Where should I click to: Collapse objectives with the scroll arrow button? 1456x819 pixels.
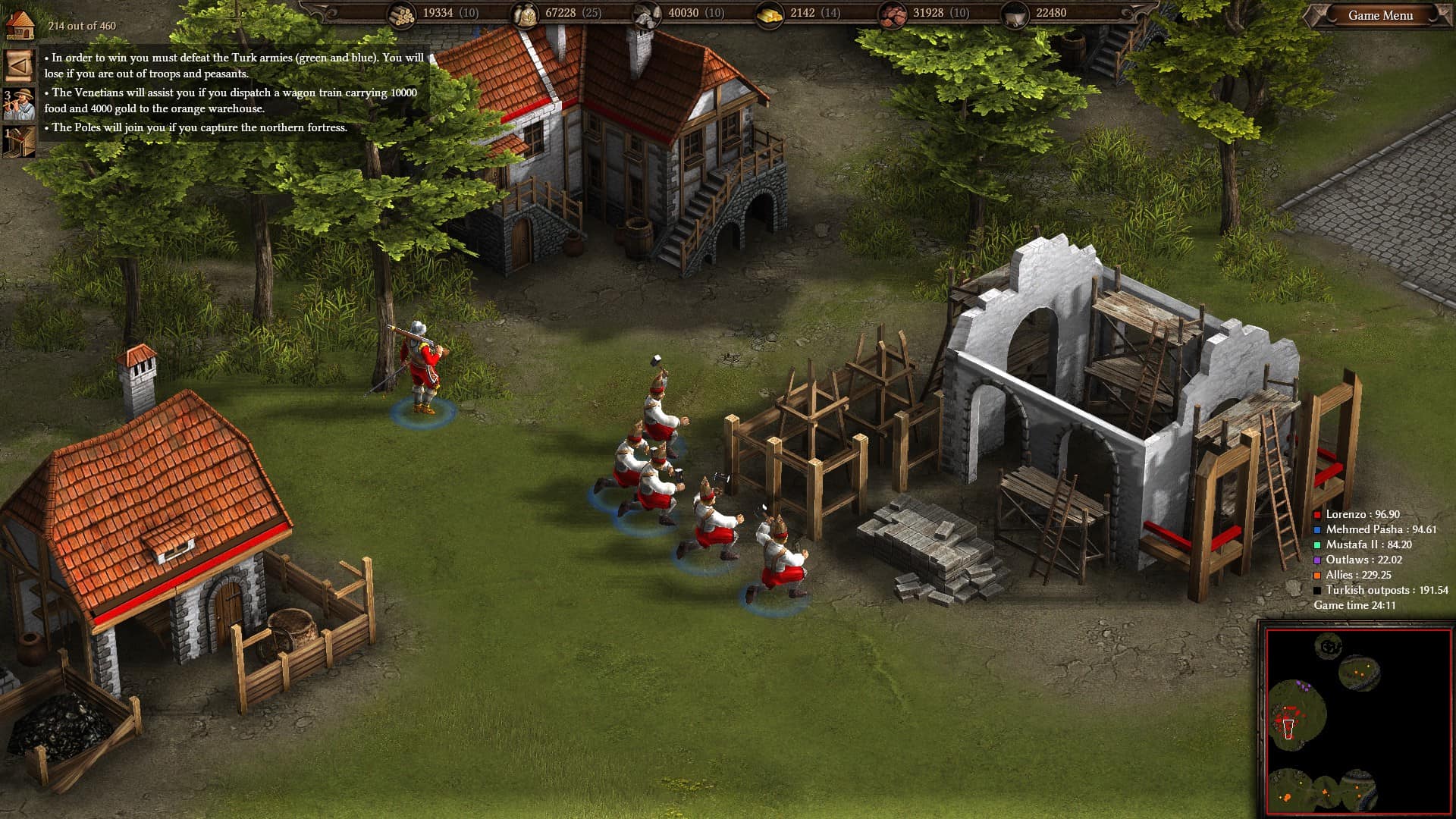(x=19, y=65)
